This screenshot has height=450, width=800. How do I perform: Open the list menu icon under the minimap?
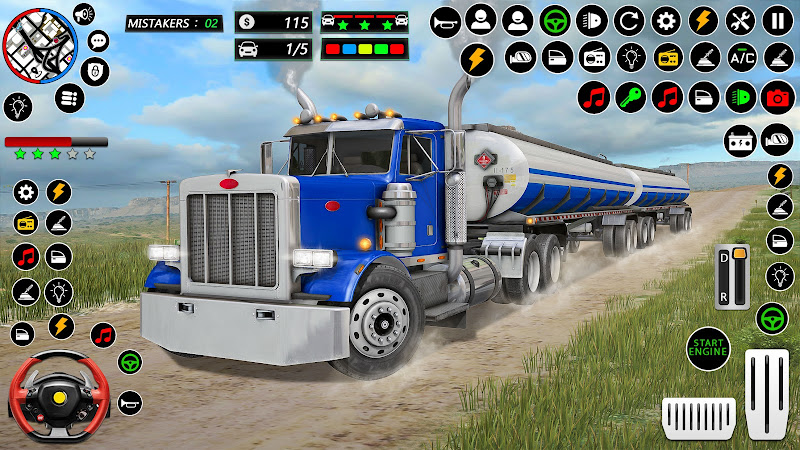tap(68, 98)
